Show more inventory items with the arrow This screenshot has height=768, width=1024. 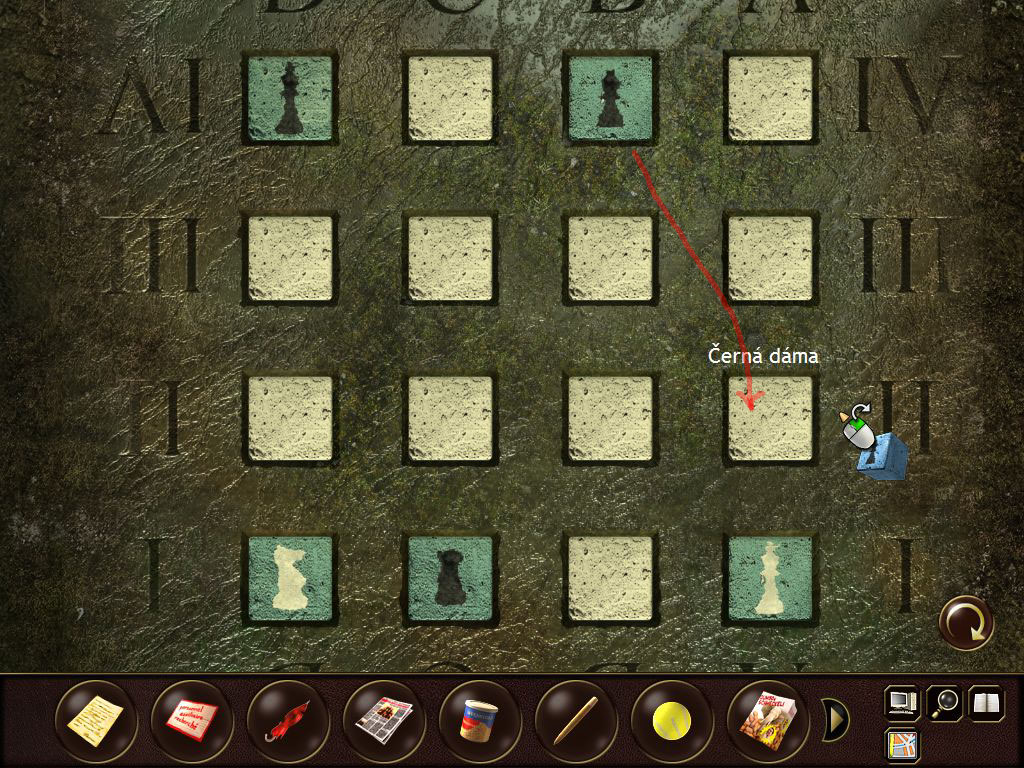click(835, 717)
